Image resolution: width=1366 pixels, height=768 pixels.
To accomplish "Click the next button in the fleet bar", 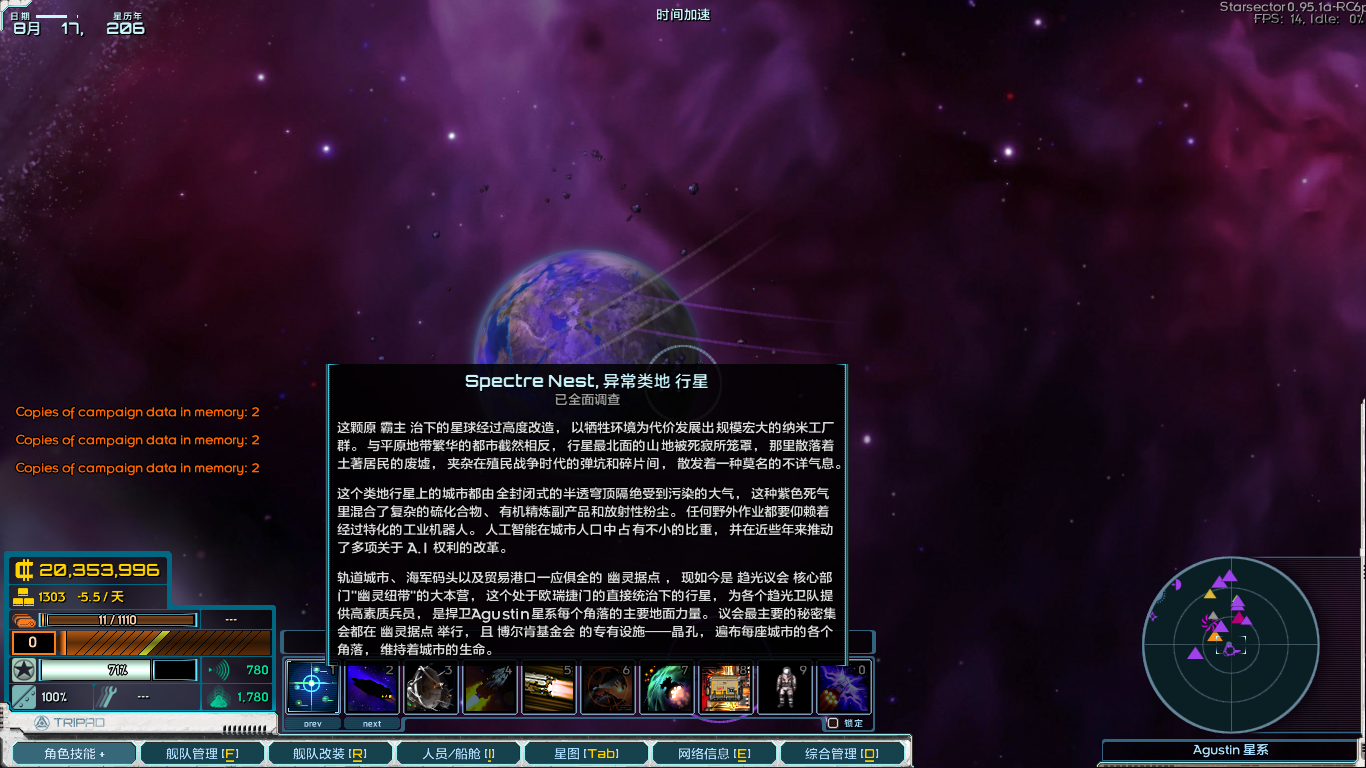I will (x=371, y=722).
